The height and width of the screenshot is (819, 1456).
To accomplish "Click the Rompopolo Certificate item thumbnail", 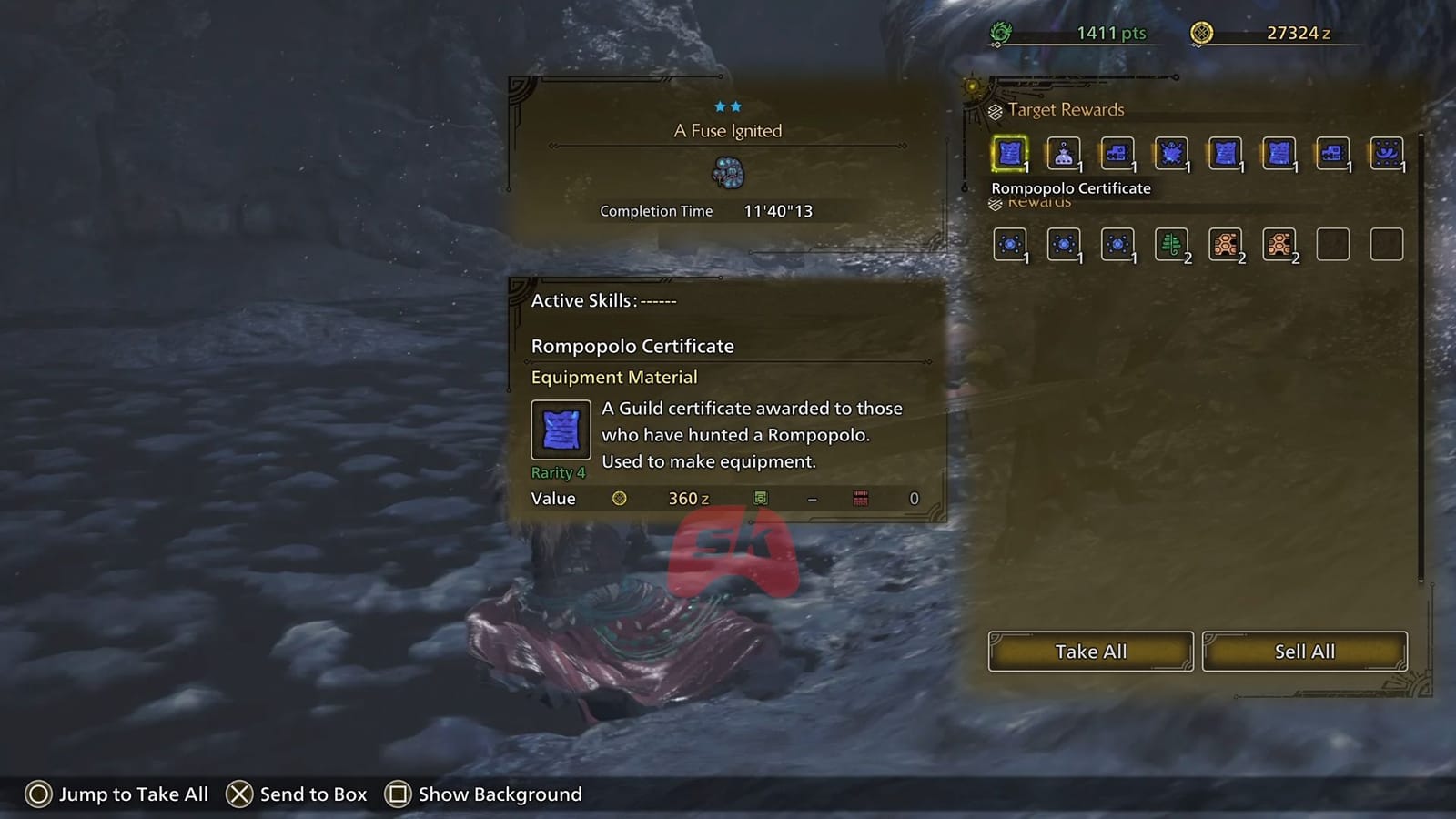I will click(560, 430).
